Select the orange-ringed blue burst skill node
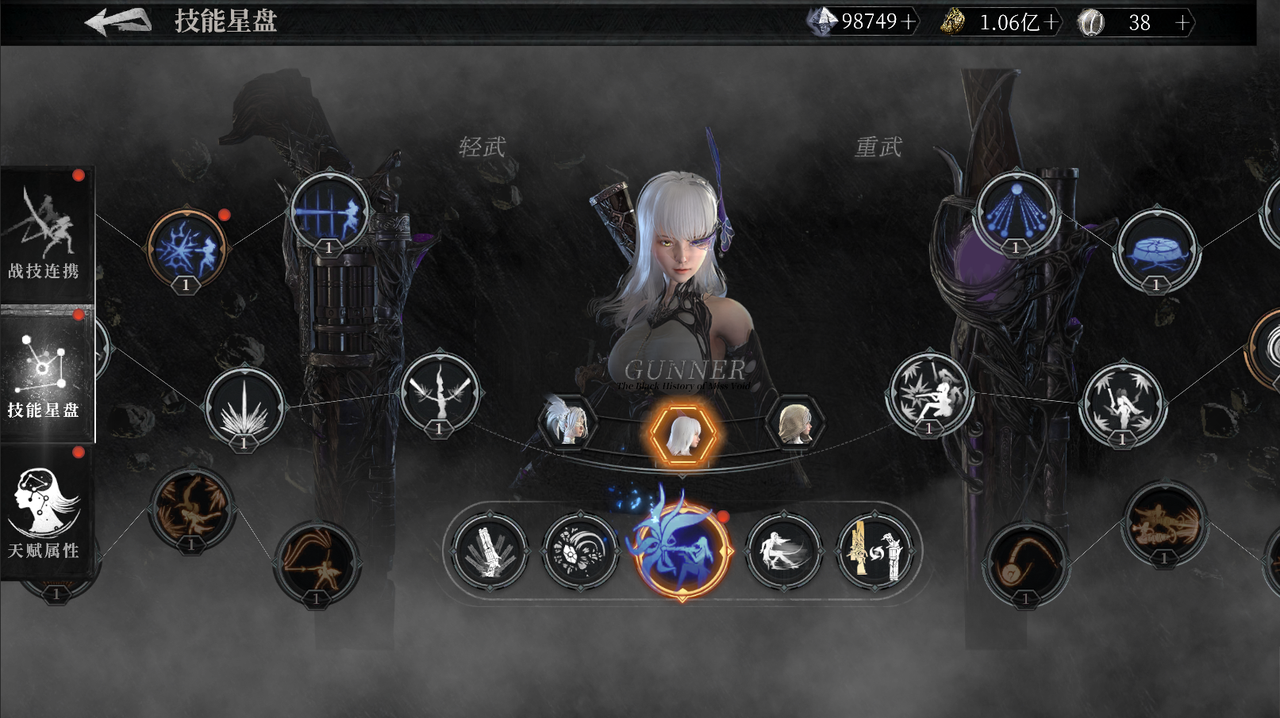1280x718 pixels. click(x=187, y=247)
